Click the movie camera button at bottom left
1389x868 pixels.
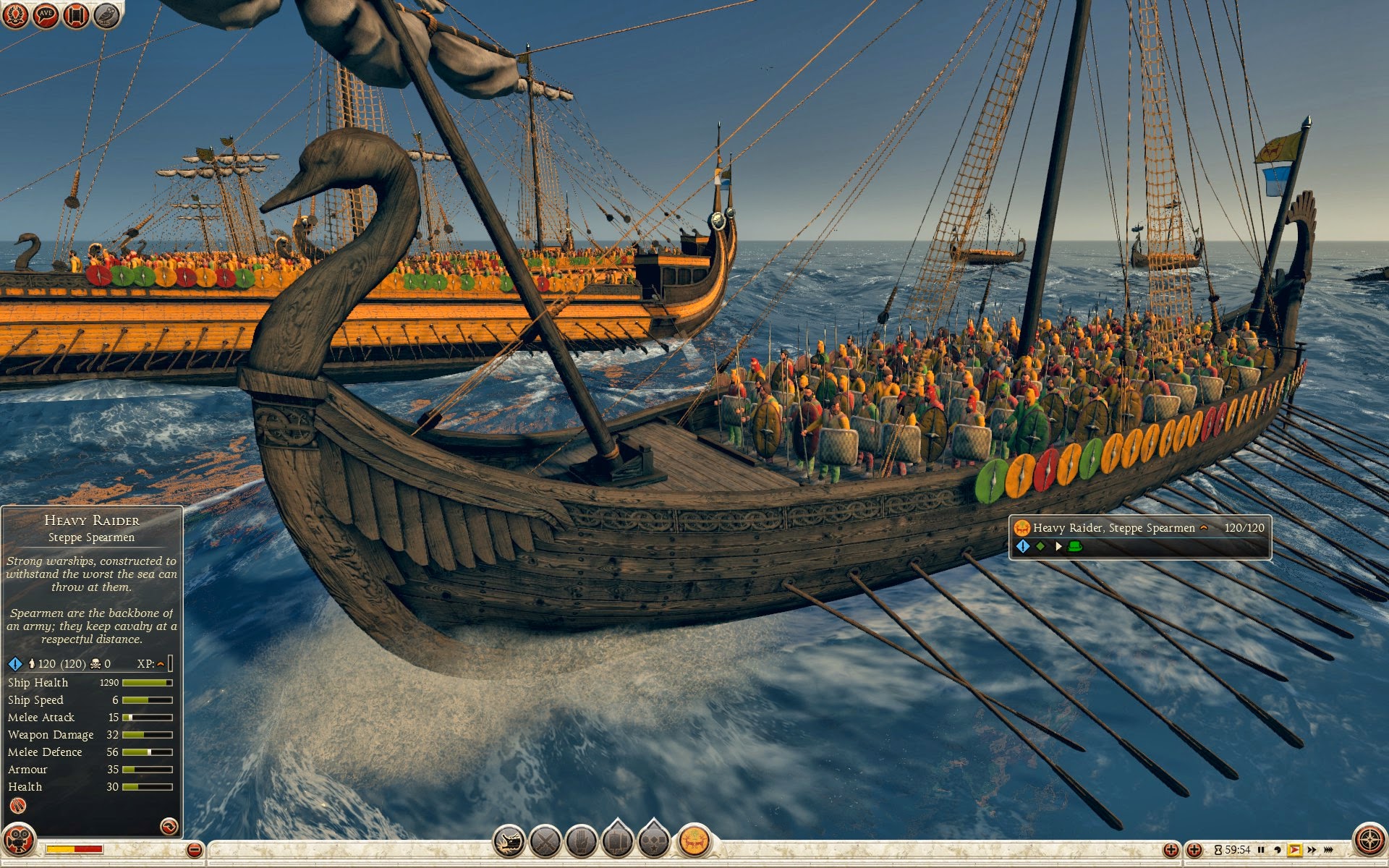(x=18, y=841)
